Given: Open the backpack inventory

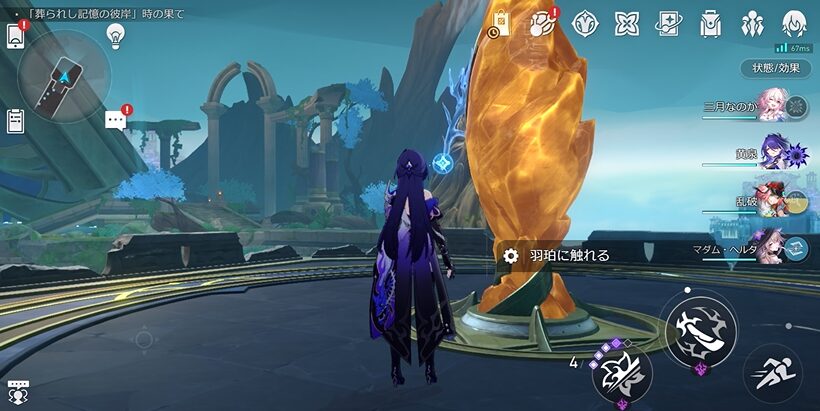Looking at the screenshot, I should [x=711, y=23].
